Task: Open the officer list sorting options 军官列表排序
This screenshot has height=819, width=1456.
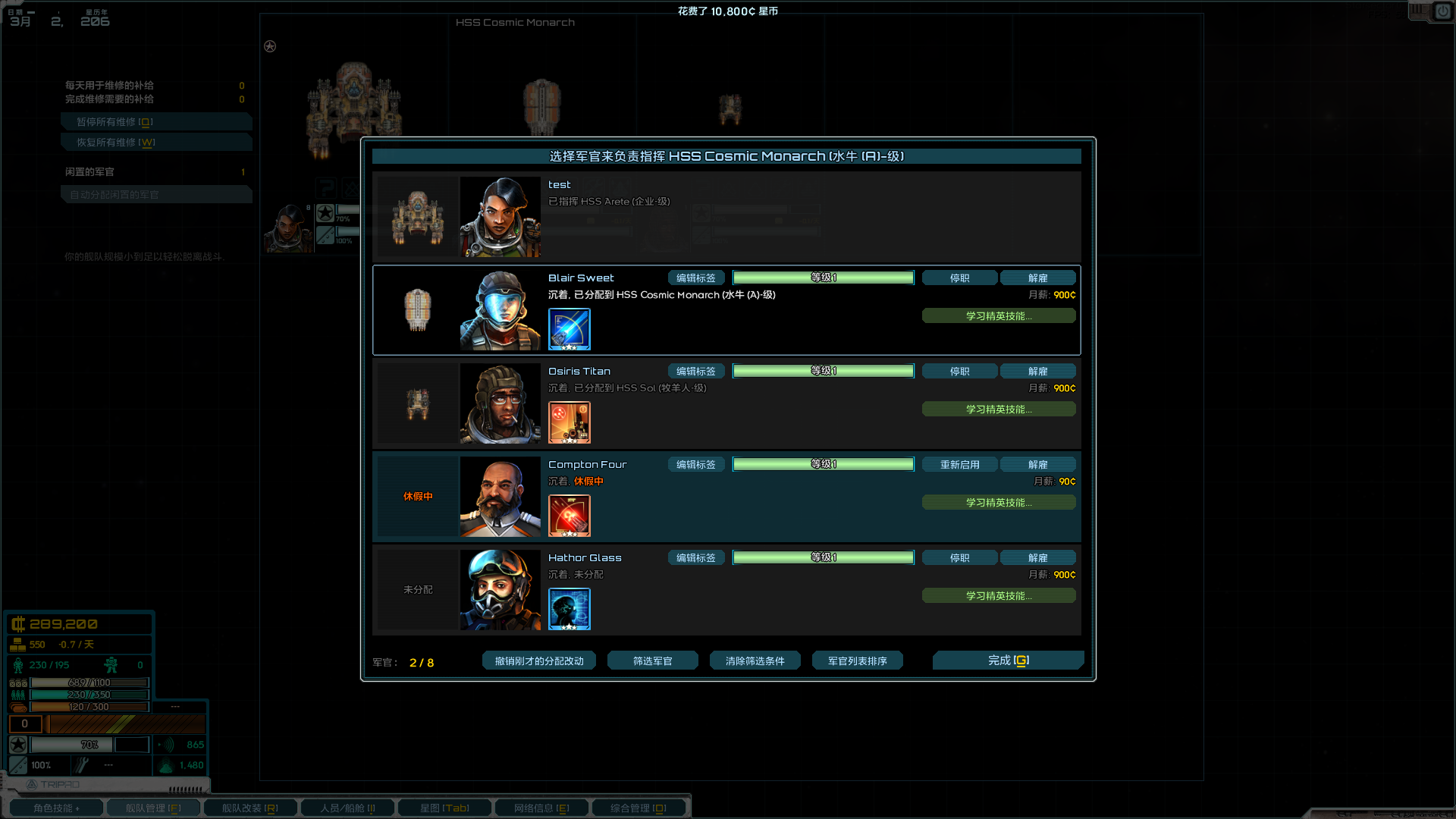Action: [x=857, y=661]
